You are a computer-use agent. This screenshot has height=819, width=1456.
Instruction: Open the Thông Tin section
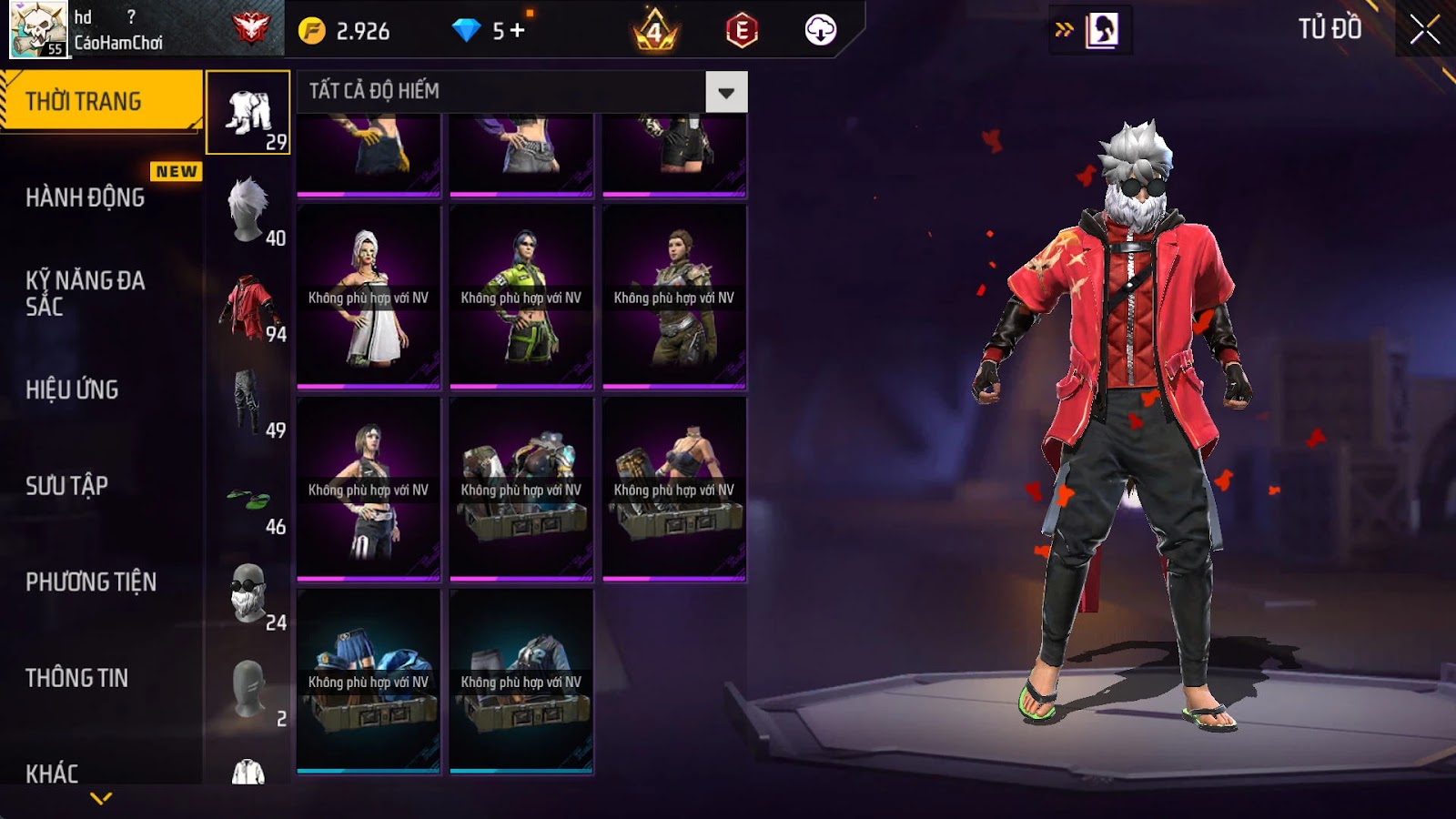[77, 678]
